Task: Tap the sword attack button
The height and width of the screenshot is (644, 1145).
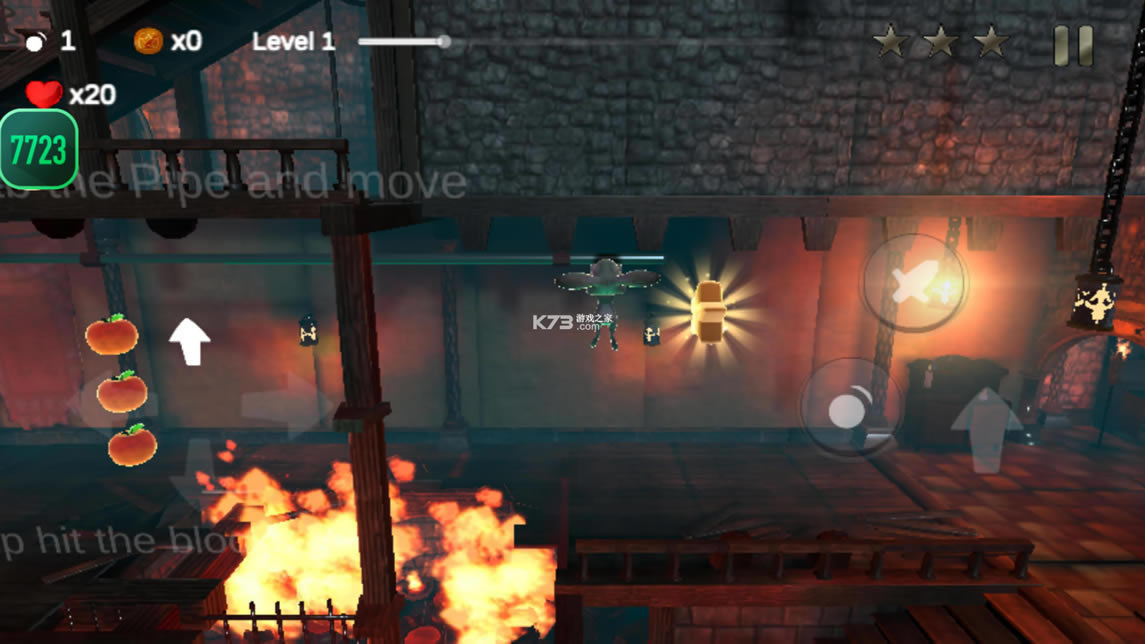Action: (913, 284)
